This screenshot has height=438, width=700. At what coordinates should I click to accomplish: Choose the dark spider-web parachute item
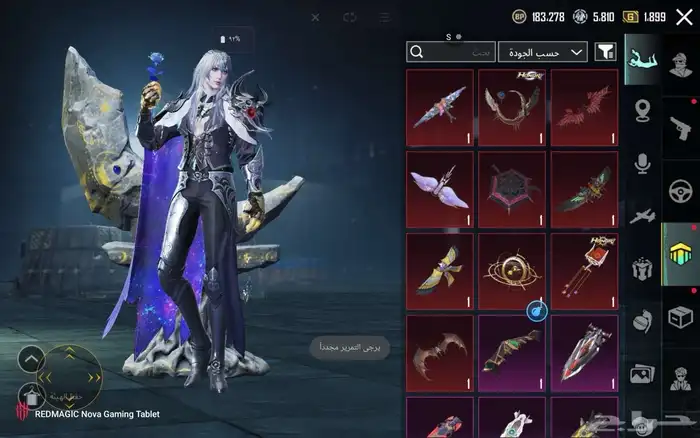click(511, 189)
